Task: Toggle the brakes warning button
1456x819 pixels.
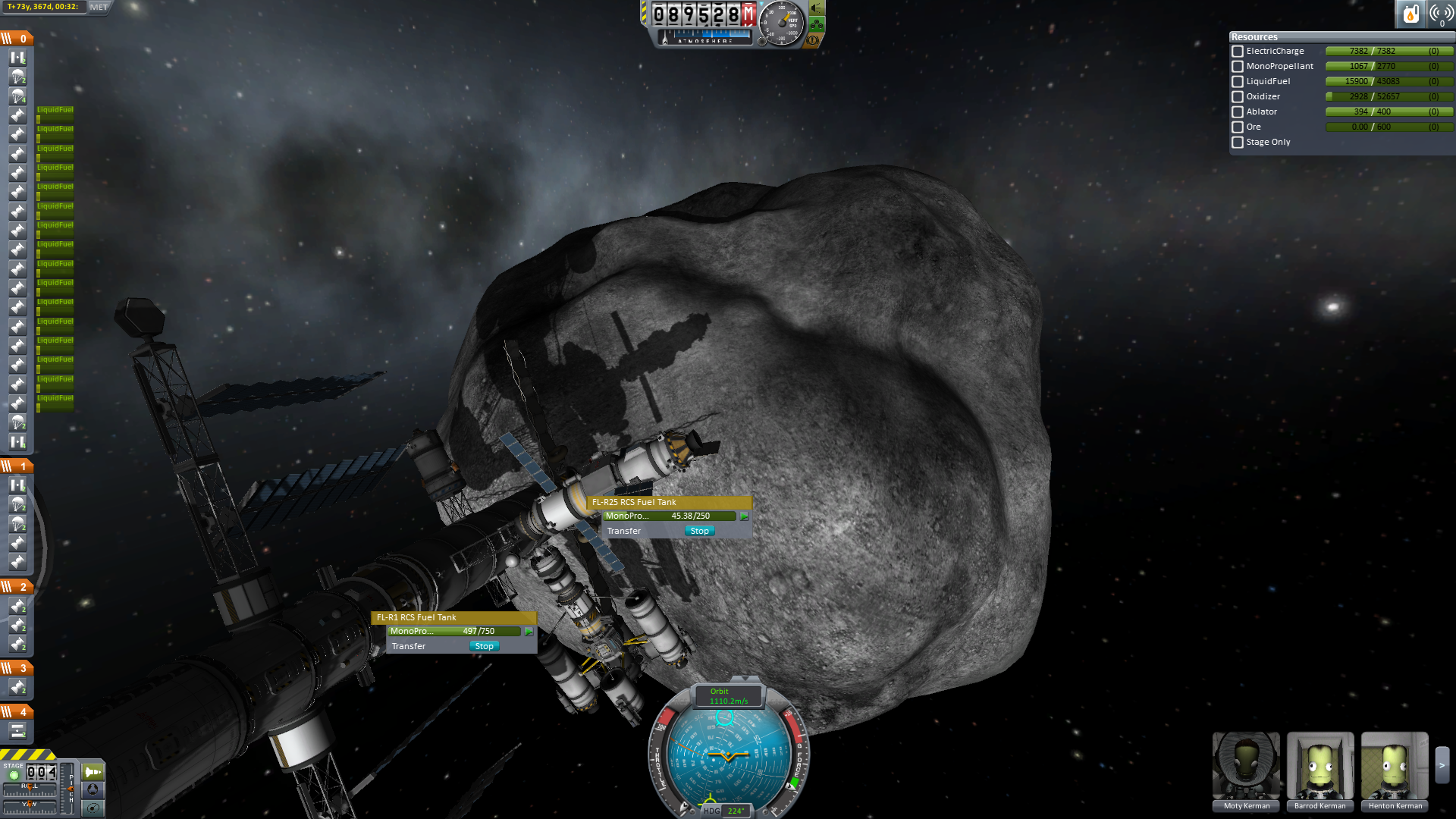Action: point(813,40)
